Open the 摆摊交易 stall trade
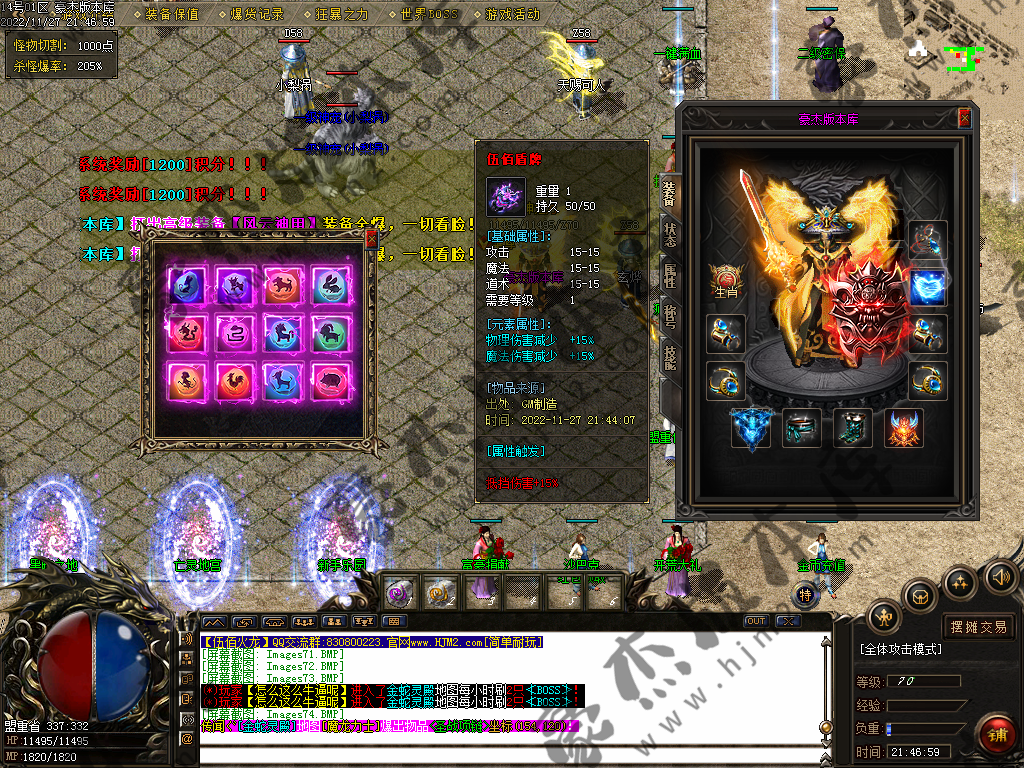This screenshot has width=1024, height=768. click(978, 627)
